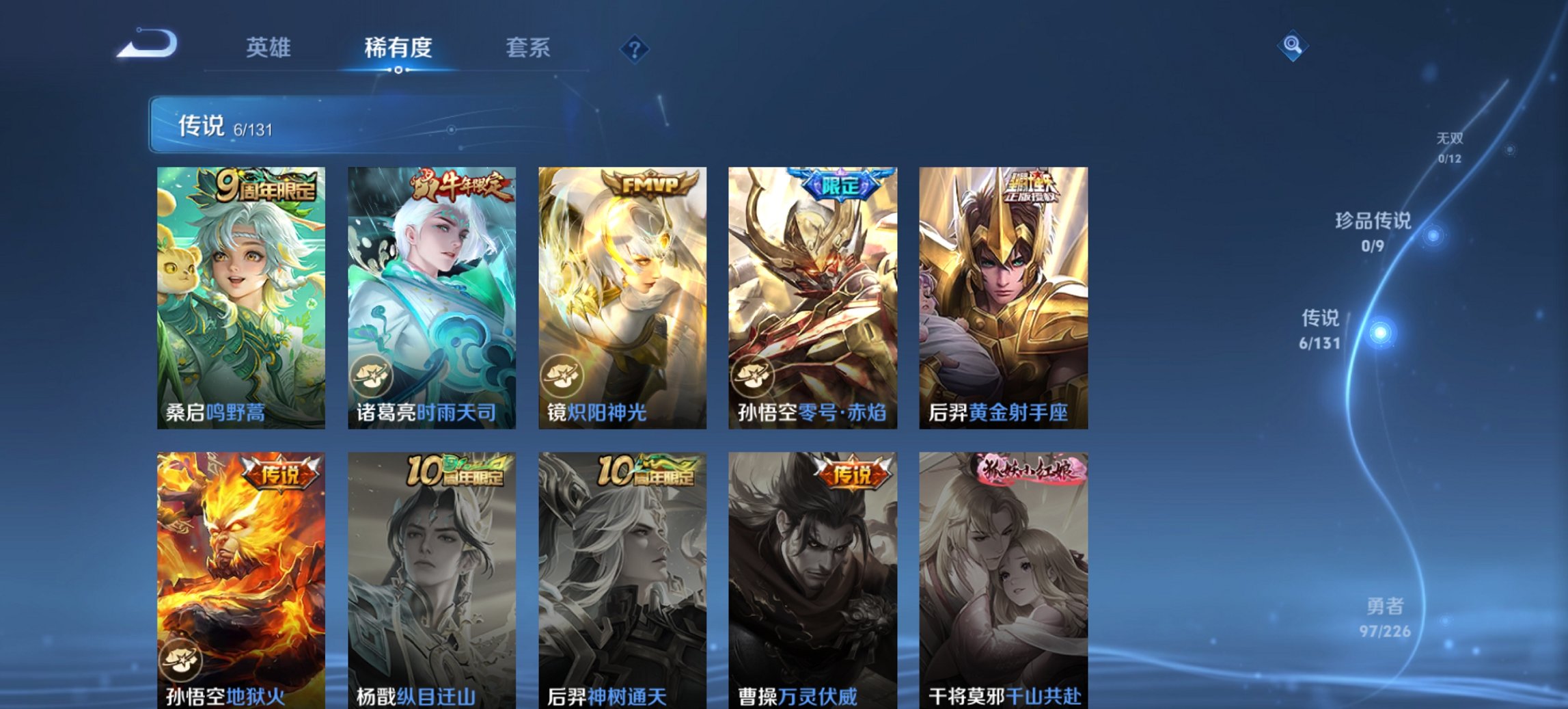Expand the 传说 6/131 category header
1568x709 pixels.
225,126
